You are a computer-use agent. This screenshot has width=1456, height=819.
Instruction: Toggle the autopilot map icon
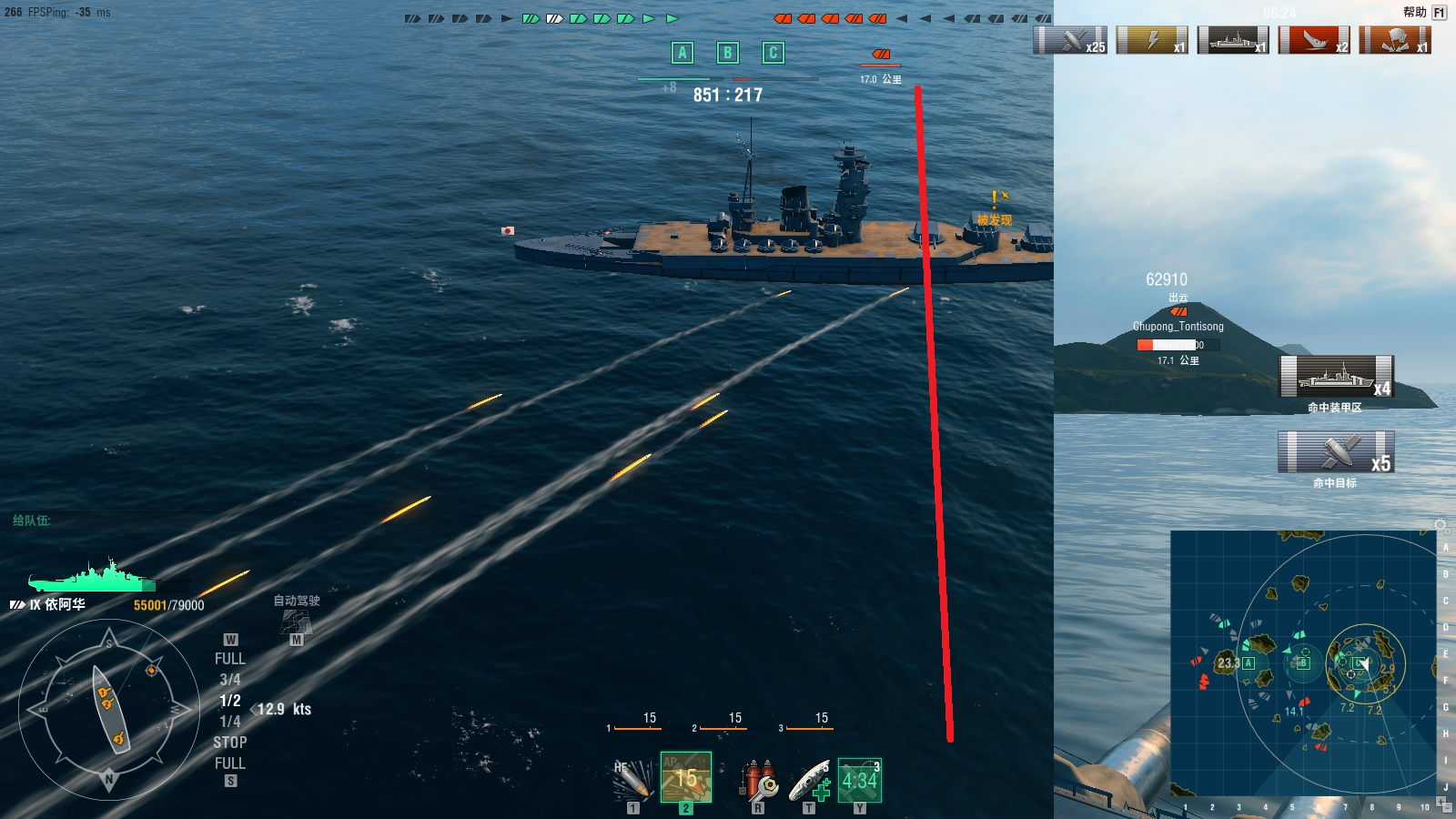pos(297,622)
